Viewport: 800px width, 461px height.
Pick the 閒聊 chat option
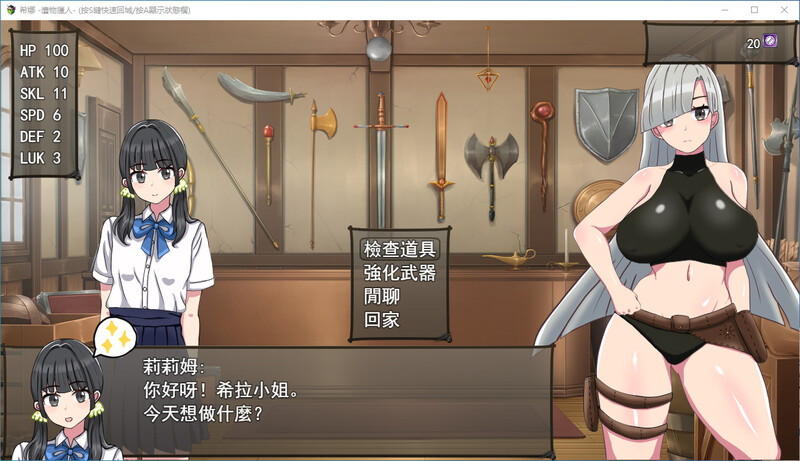coord(386,297)
